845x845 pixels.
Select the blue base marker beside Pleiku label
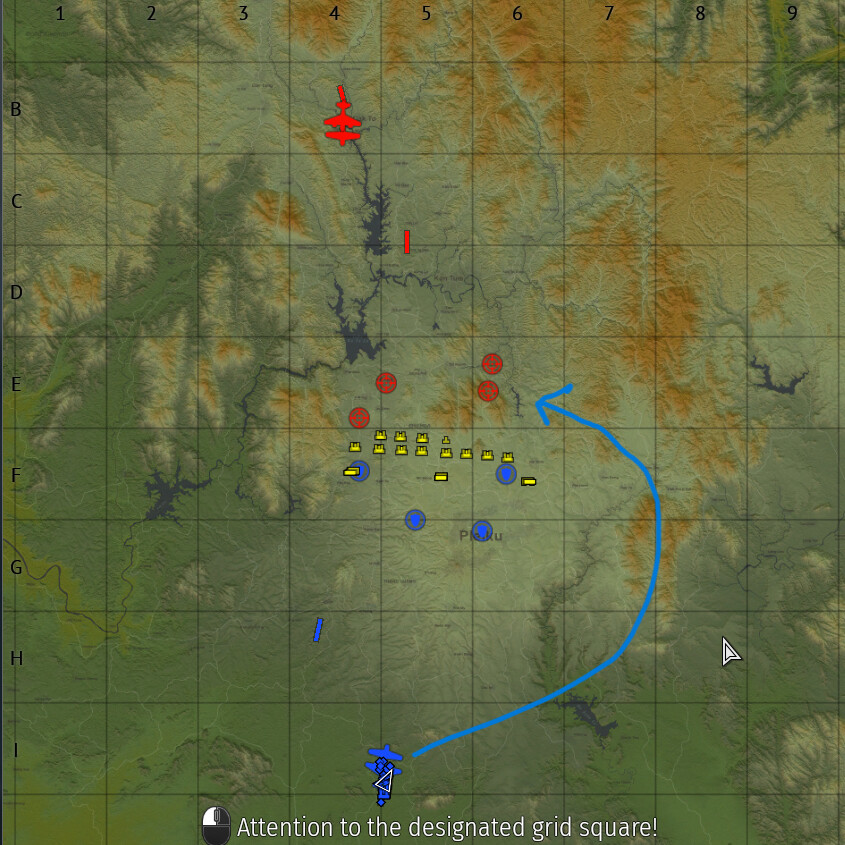[482, 530]
